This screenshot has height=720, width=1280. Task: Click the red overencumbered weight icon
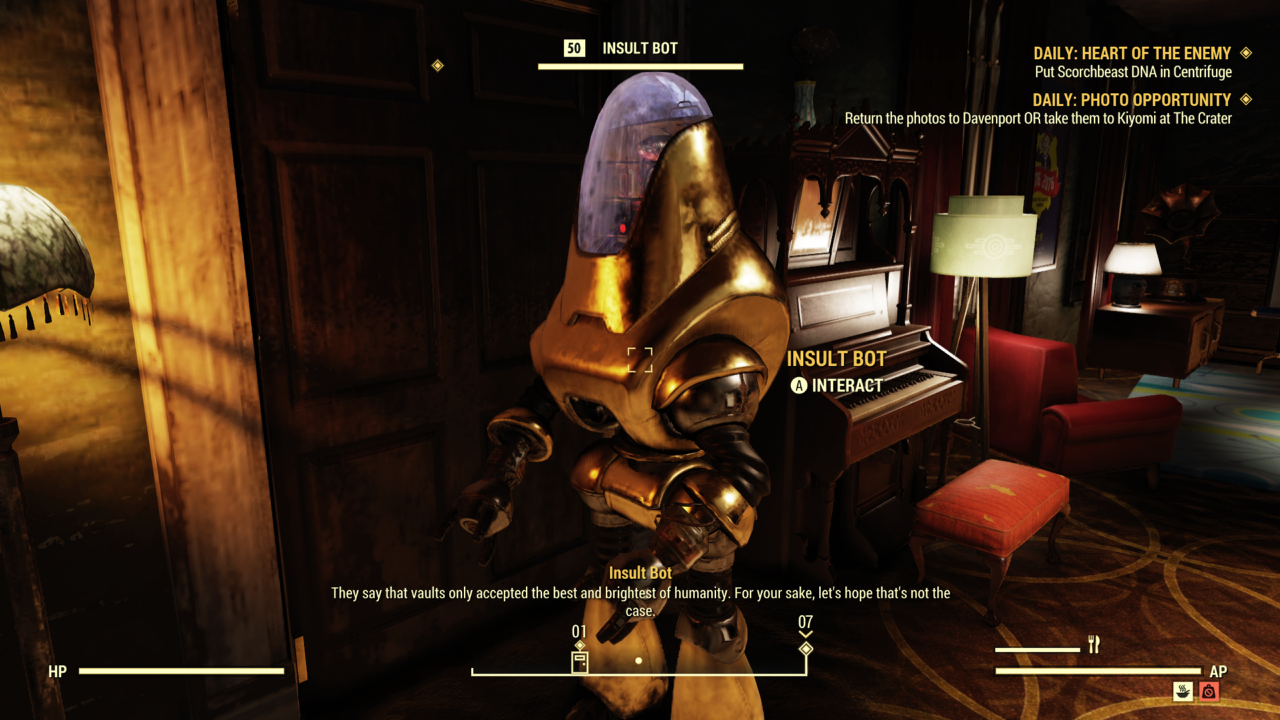tap(1209, 692)
